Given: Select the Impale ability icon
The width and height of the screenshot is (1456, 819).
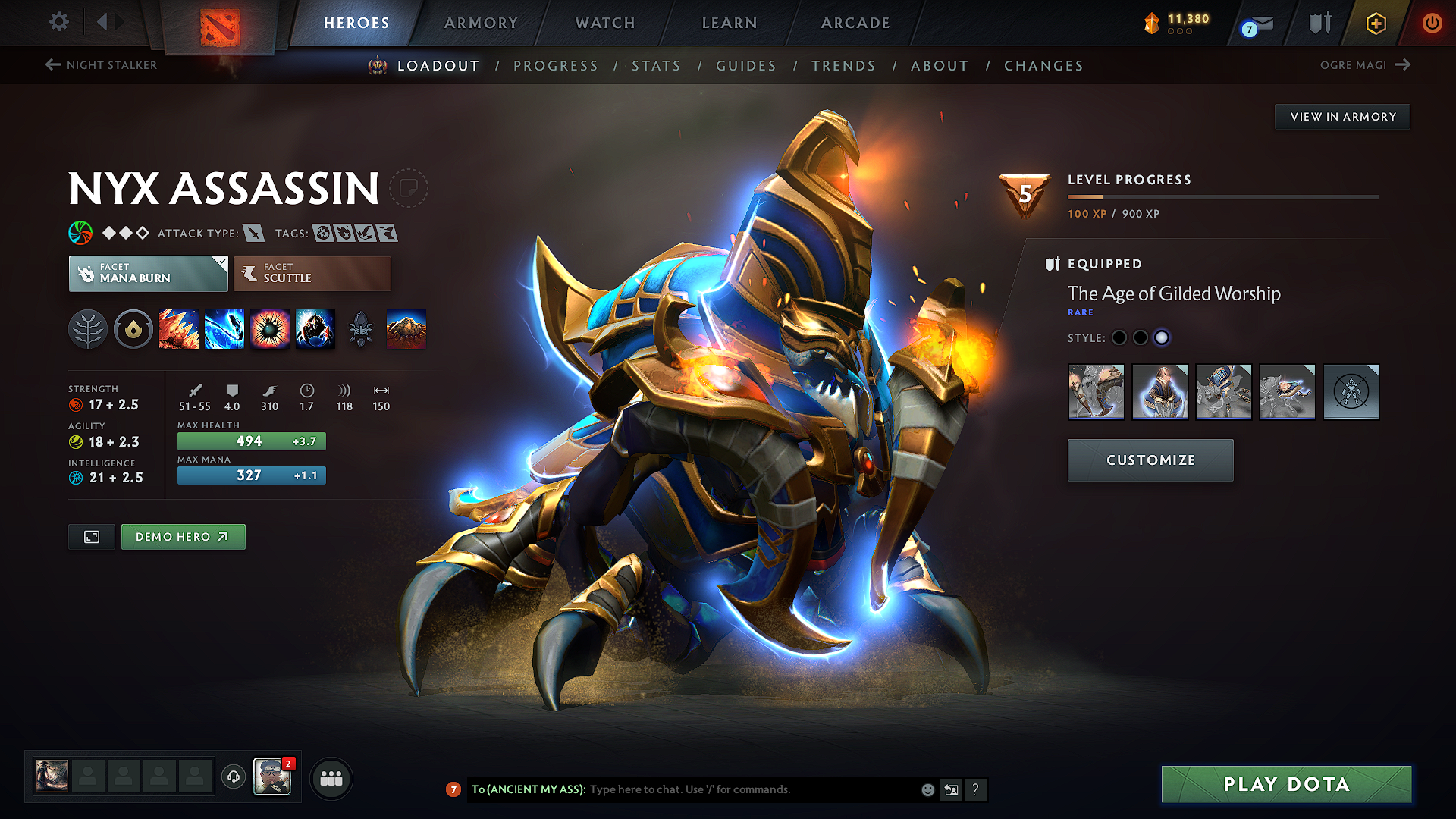Looking at the screenshot, I should 179,329.
